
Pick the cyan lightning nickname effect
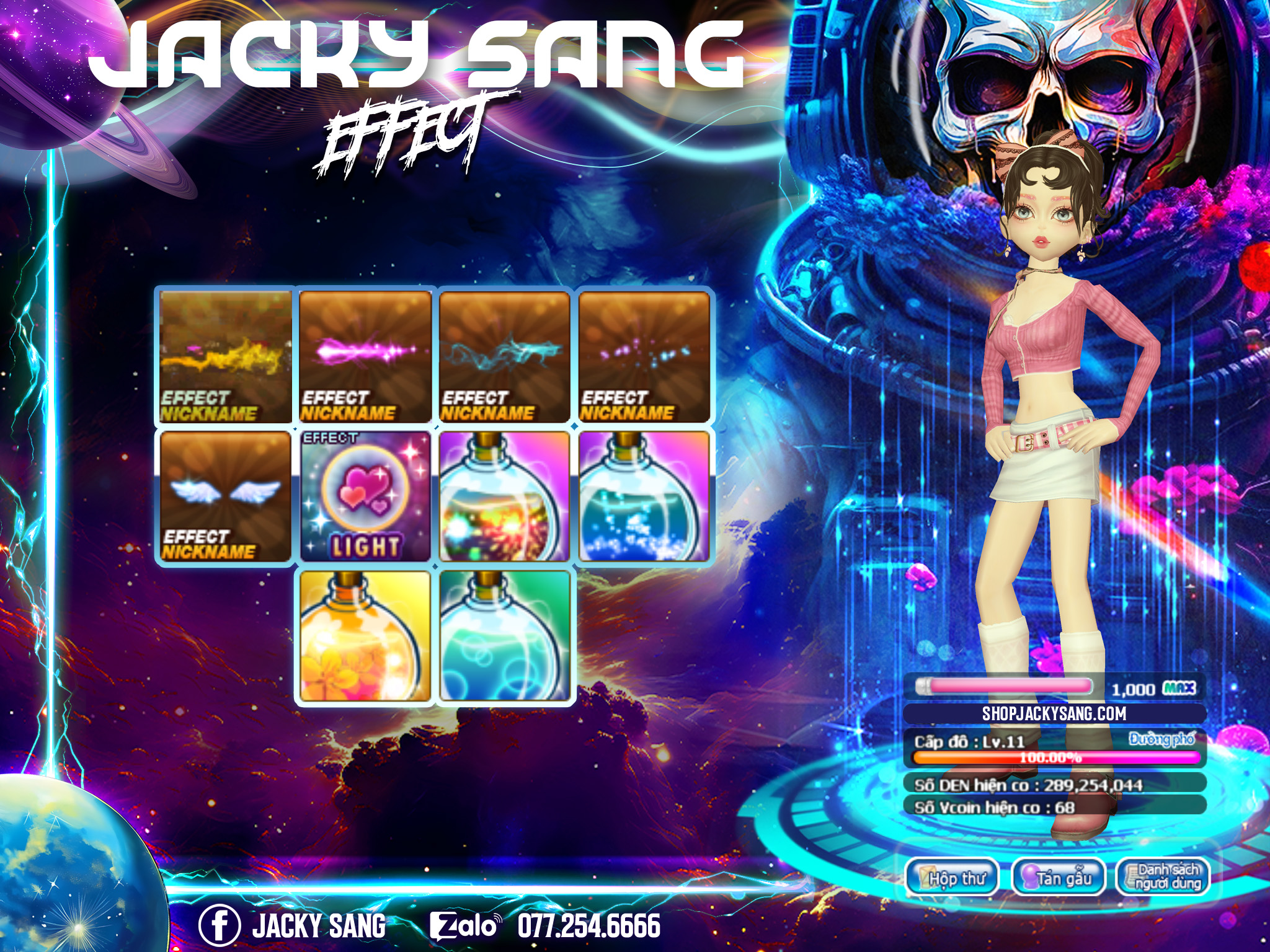click(x=504, y=356)
